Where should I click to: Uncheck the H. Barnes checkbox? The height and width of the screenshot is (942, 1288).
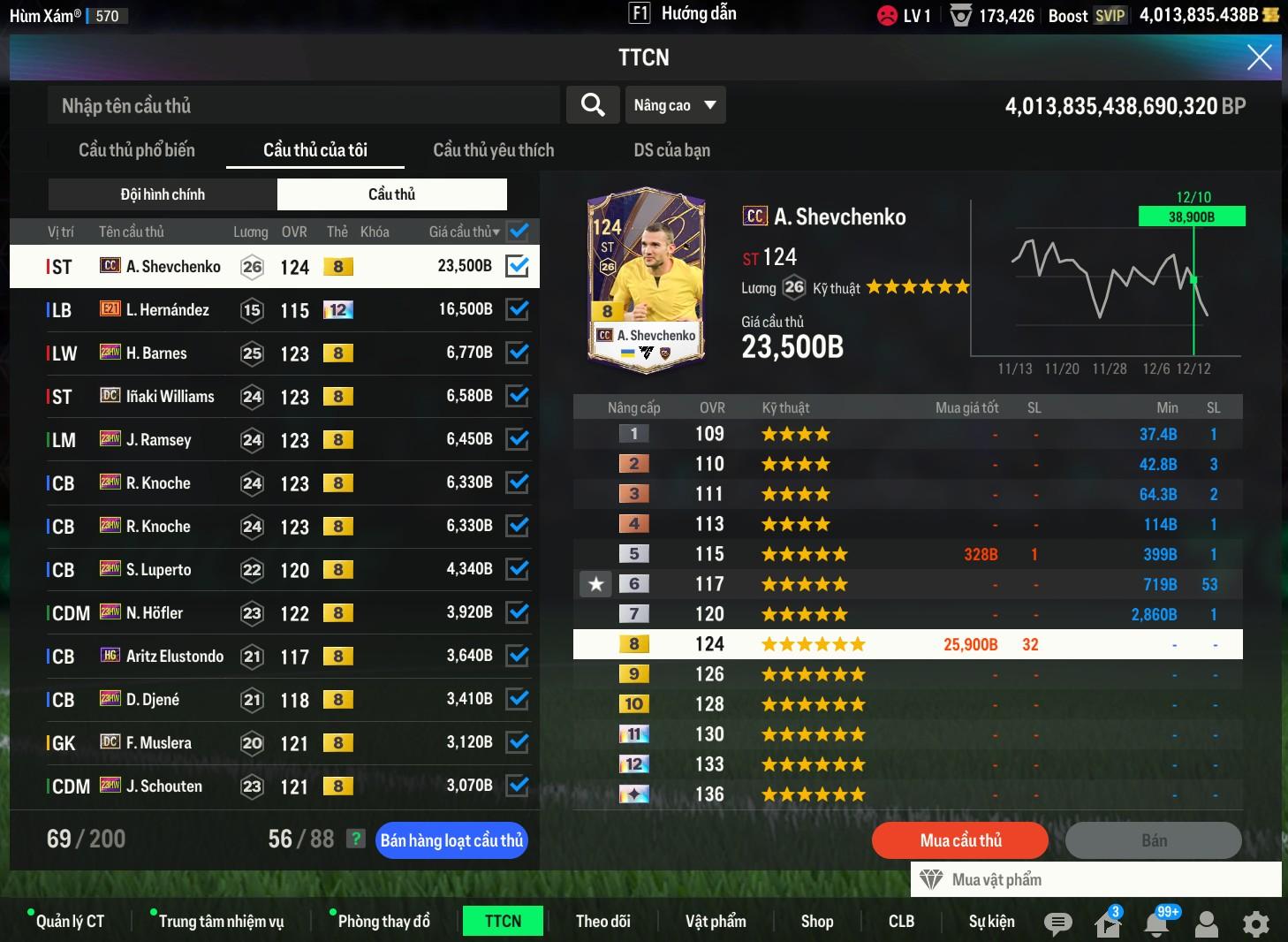pos(517,353)
